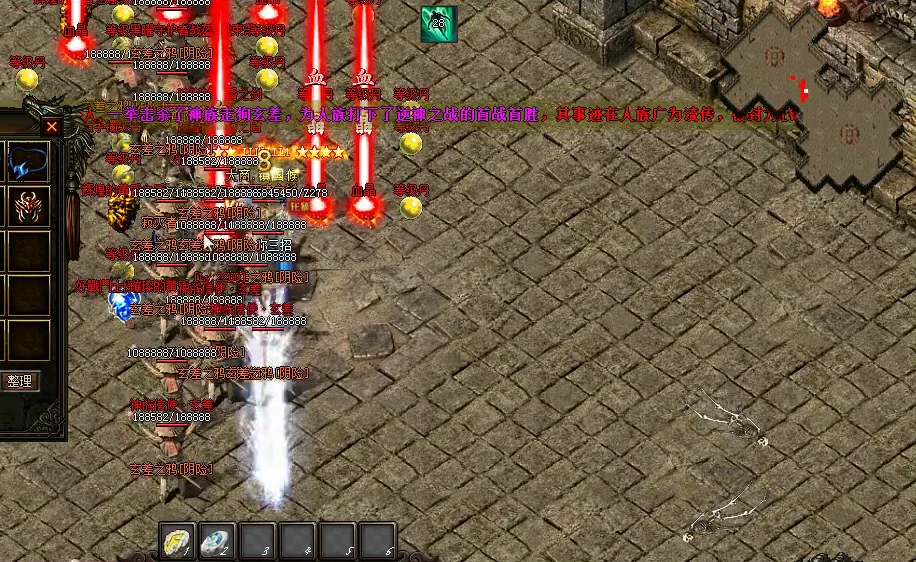Use the yellow scroll in hotbar slot 1

178,541
